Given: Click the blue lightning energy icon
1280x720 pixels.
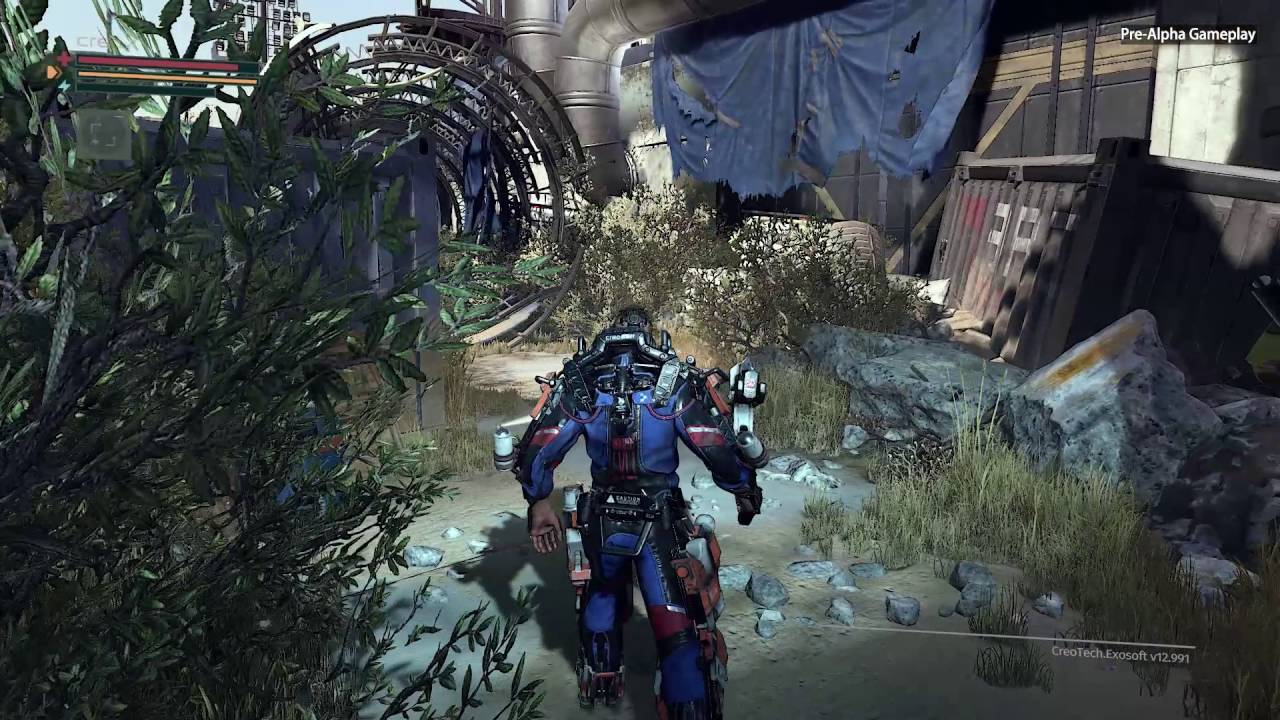Looking at the screenshot, I should pyautogui.click(x=64, y=85).
